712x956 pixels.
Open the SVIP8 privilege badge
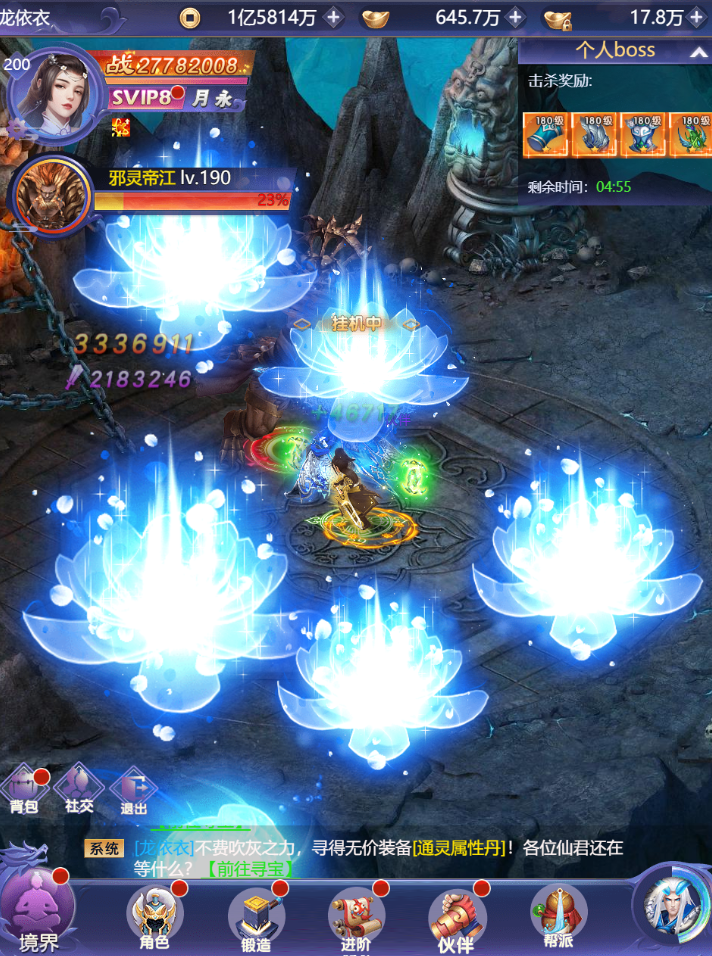141,97
